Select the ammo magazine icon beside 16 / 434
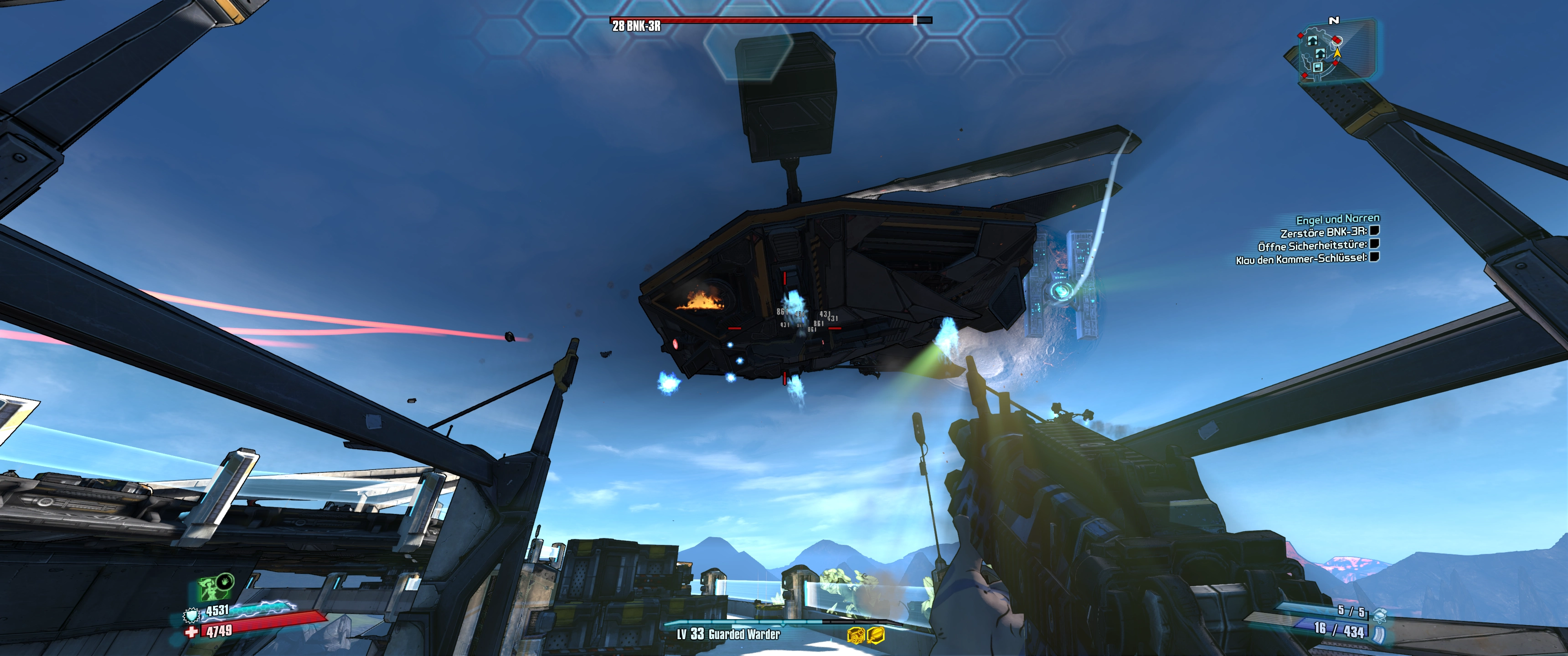 click(1378, 634)
